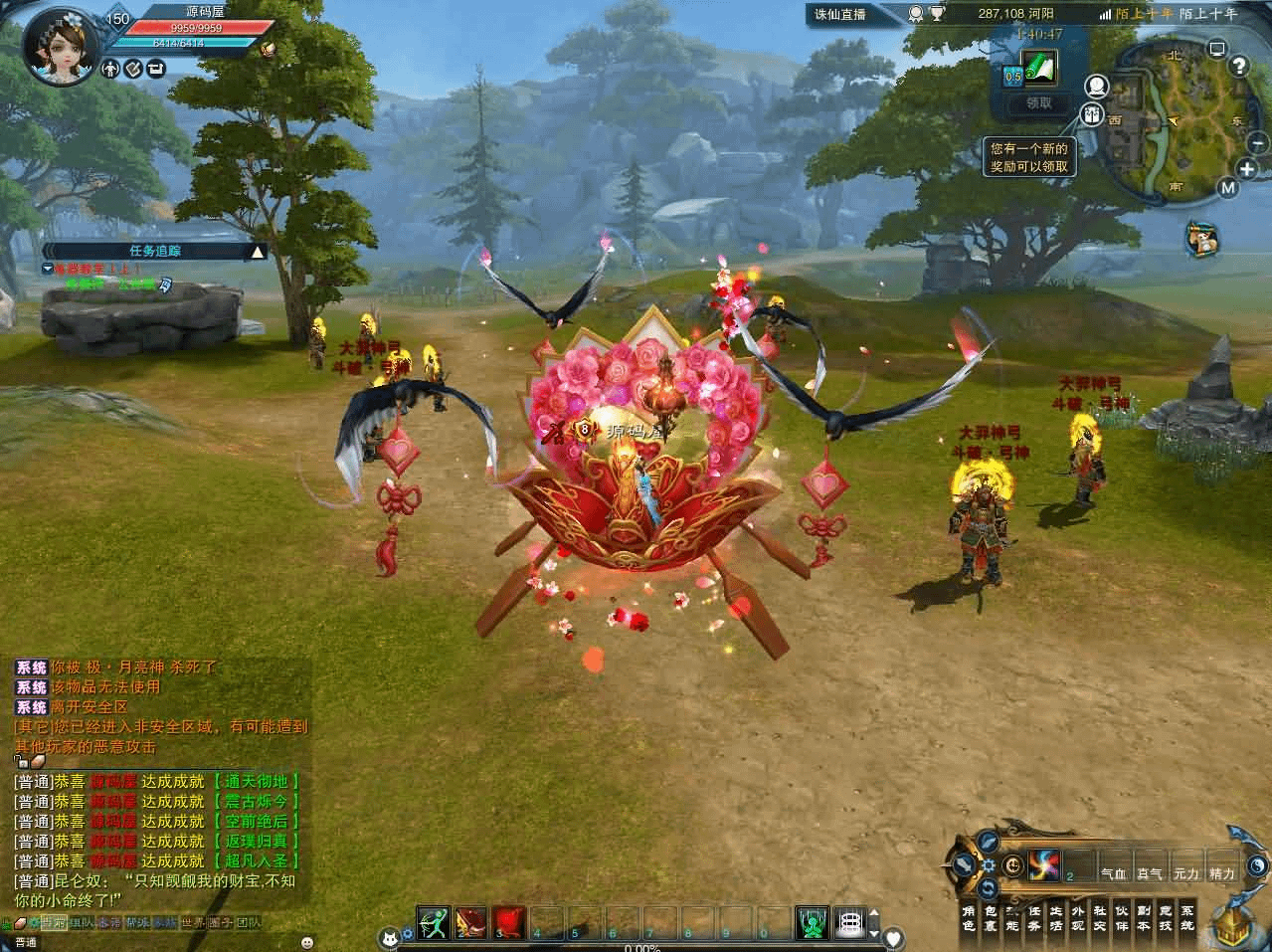Open the 角色 character menu

coord(968,917)
